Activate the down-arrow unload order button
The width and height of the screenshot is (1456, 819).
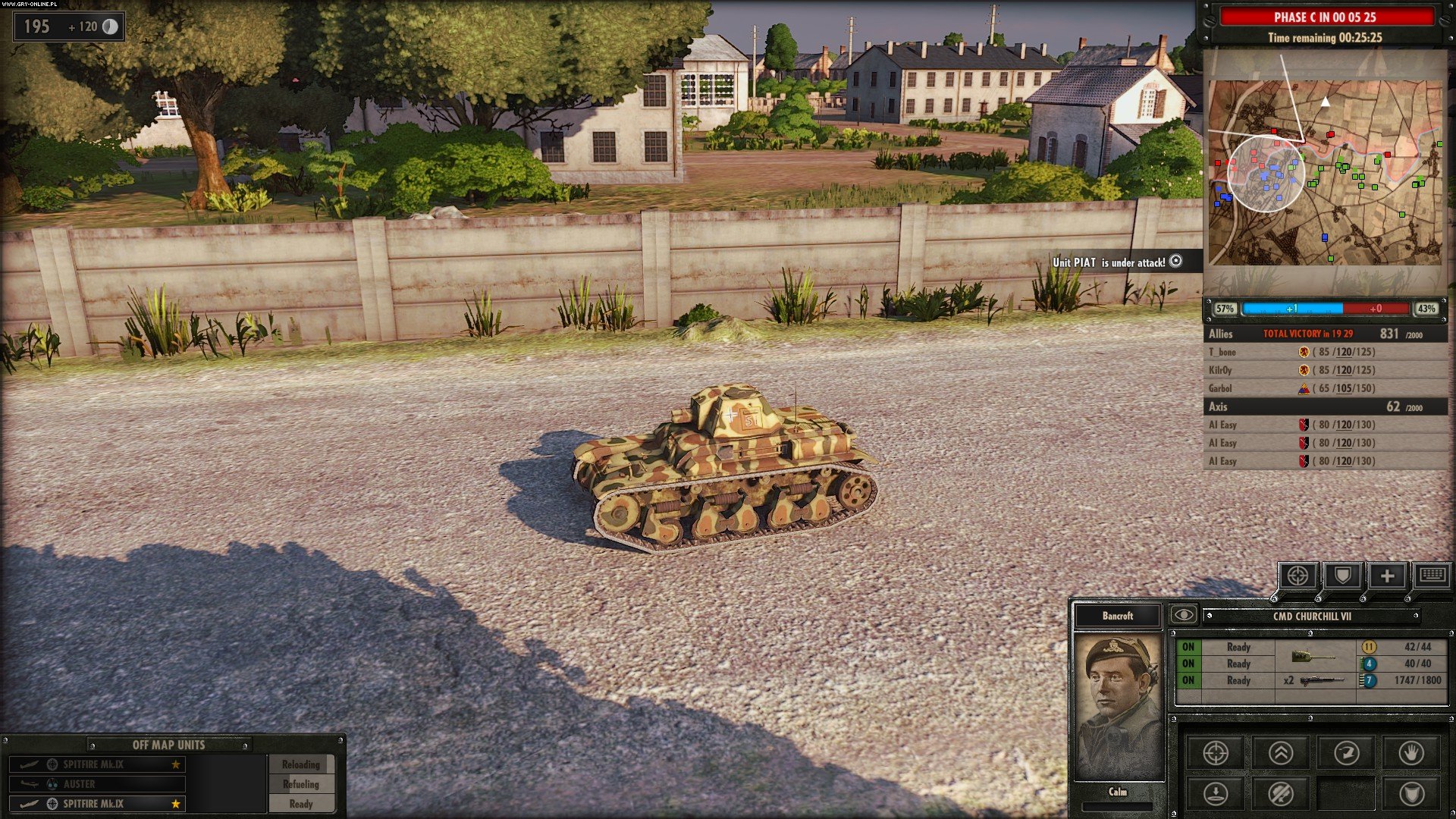(x=1216, y=794)
